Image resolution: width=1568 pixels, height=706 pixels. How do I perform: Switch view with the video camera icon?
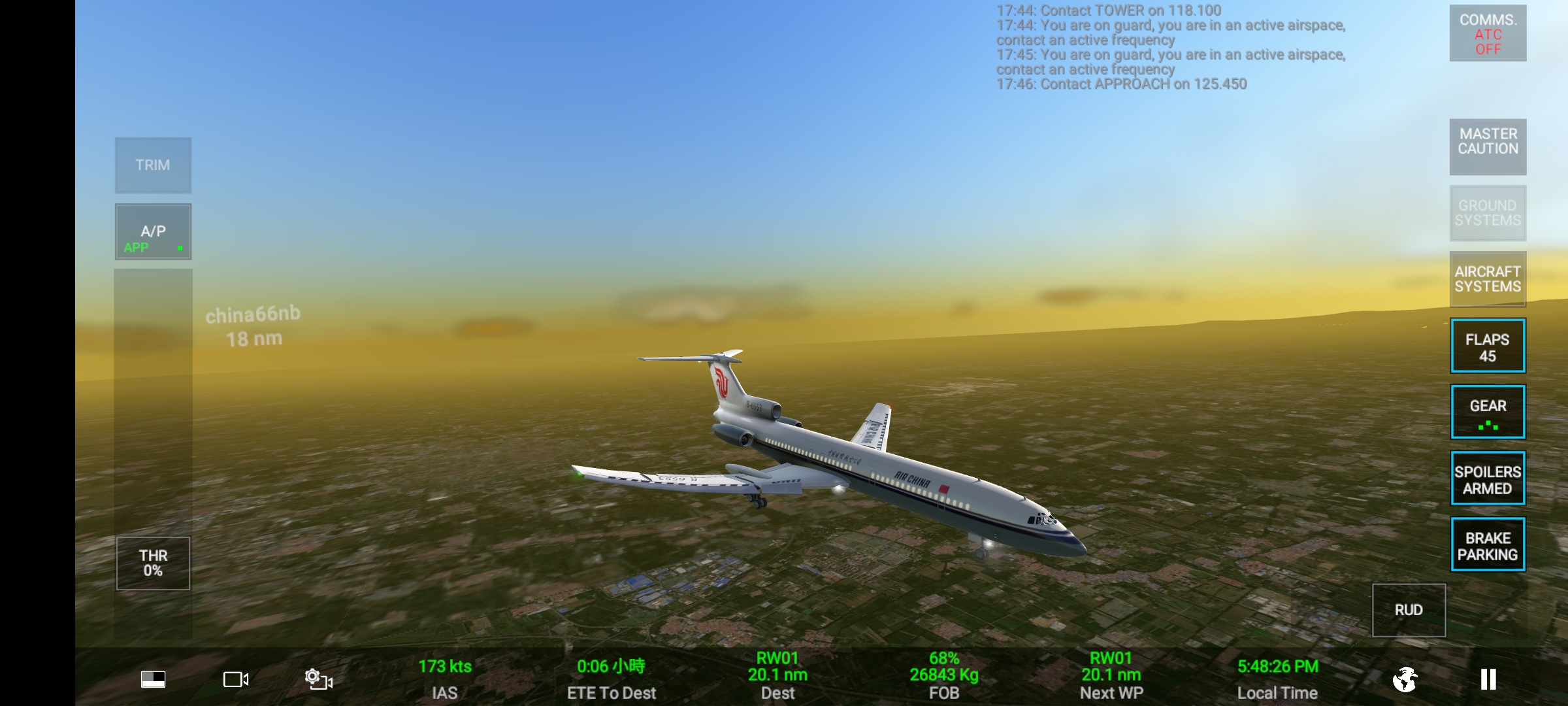point(236,680)
